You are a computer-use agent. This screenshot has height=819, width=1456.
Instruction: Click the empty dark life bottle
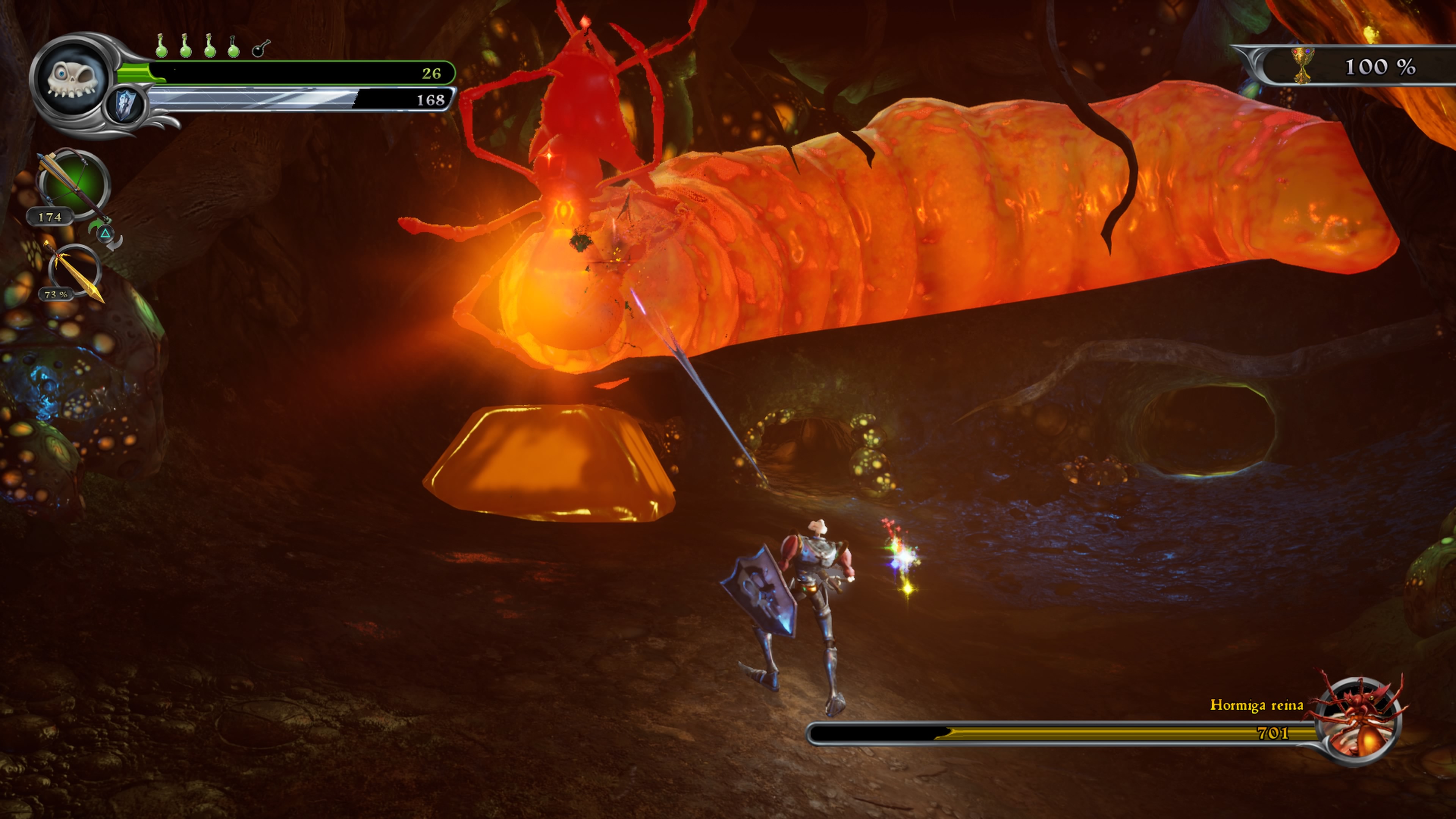tap(260, 48)
